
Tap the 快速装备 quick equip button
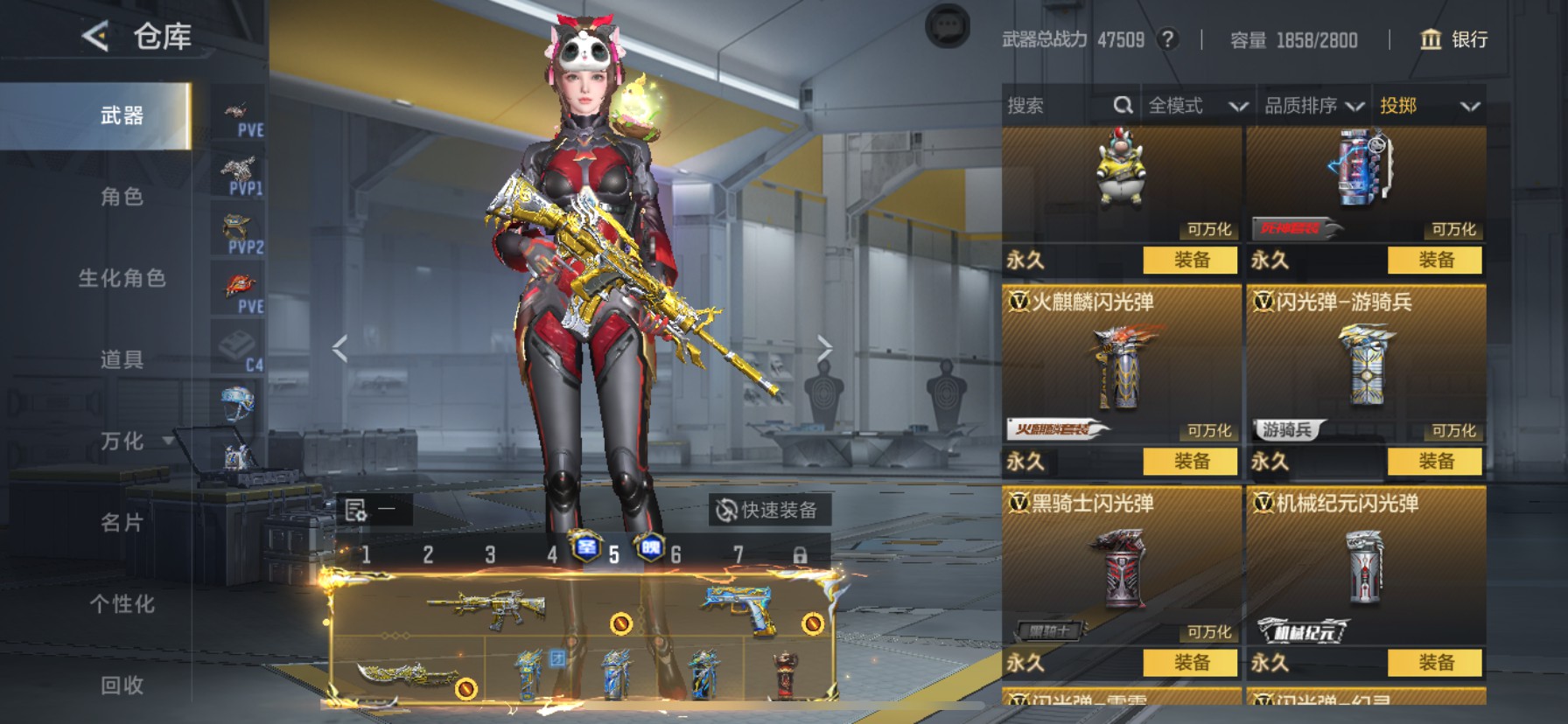click(767, 510)
